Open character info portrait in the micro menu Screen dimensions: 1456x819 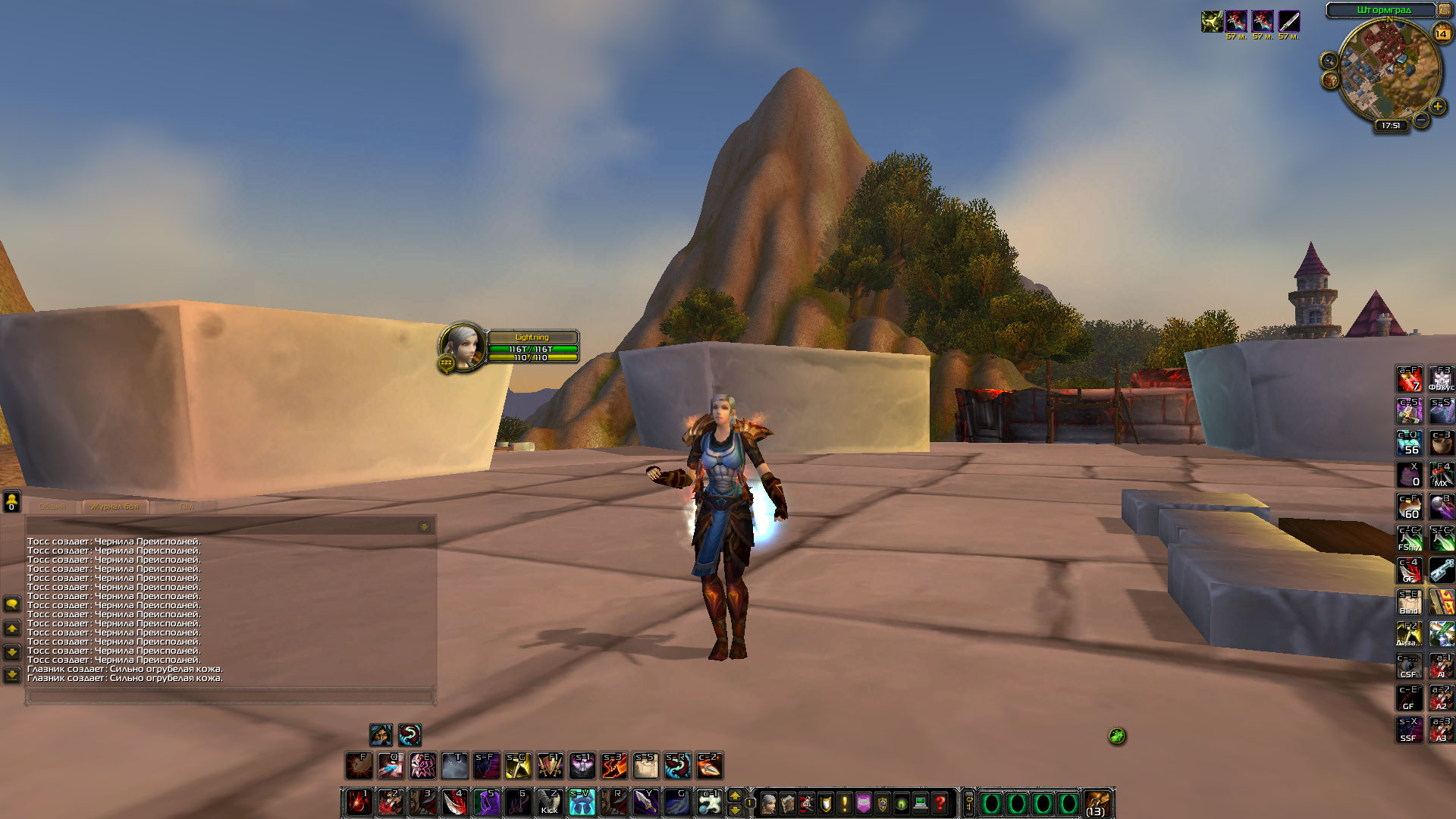pos(769,804)
